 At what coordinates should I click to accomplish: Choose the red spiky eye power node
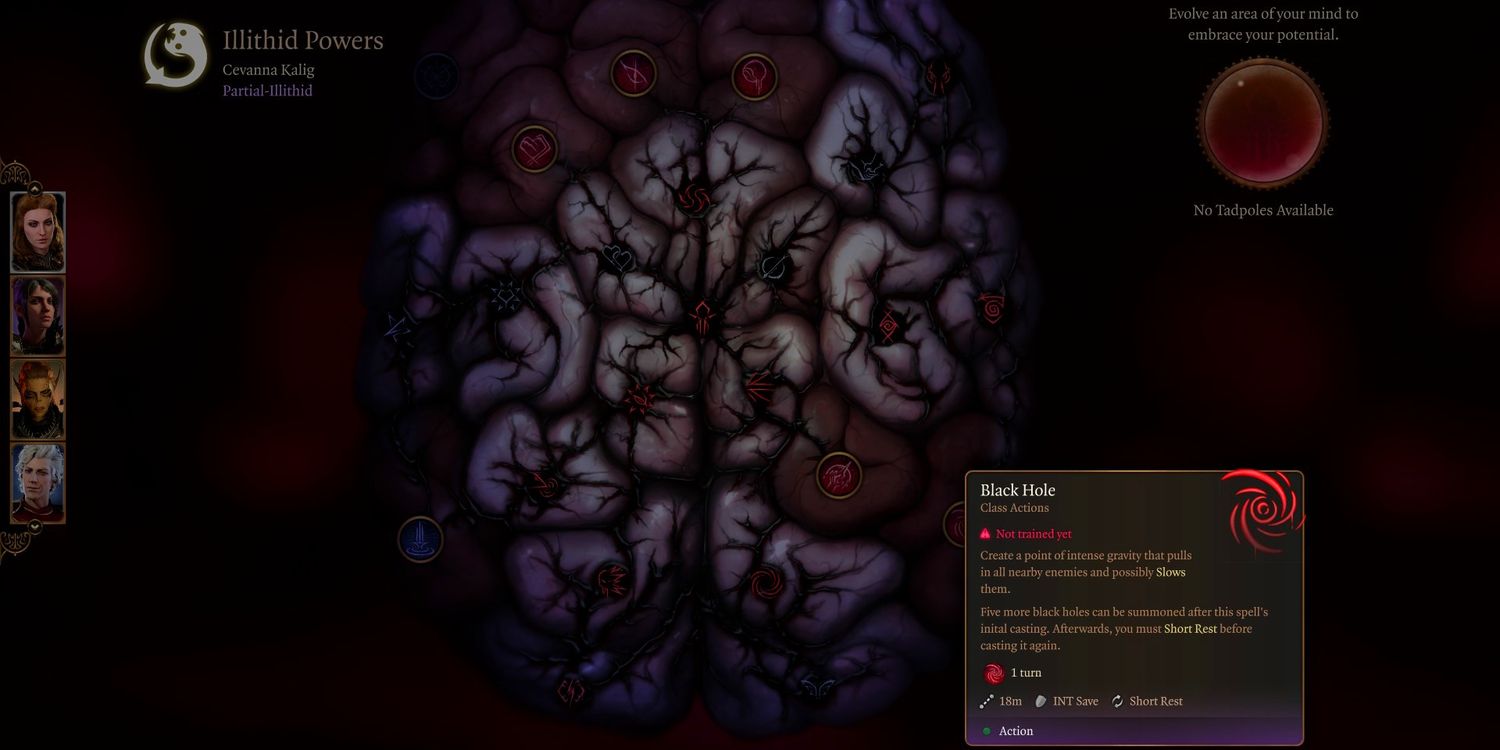(640, 399)
